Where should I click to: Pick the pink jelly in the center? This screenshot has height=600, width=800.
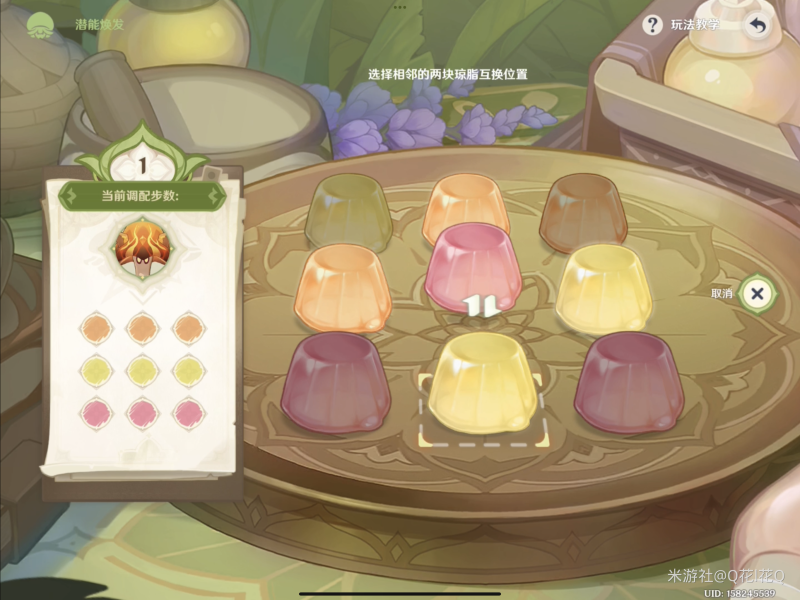pos(472,263)
